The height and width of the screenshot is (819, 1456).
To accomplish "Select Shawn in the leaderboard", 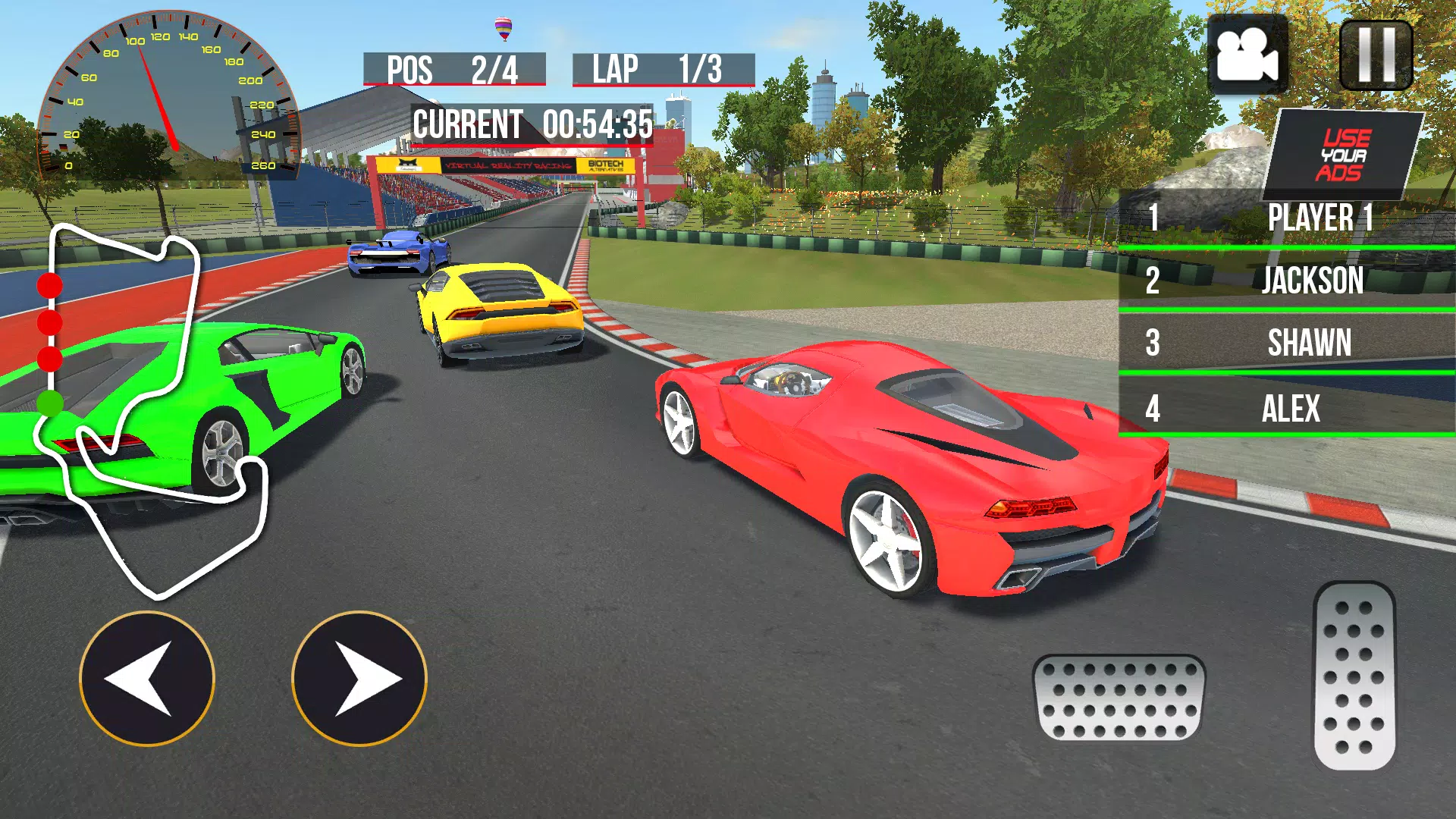I will (1287, 343).
